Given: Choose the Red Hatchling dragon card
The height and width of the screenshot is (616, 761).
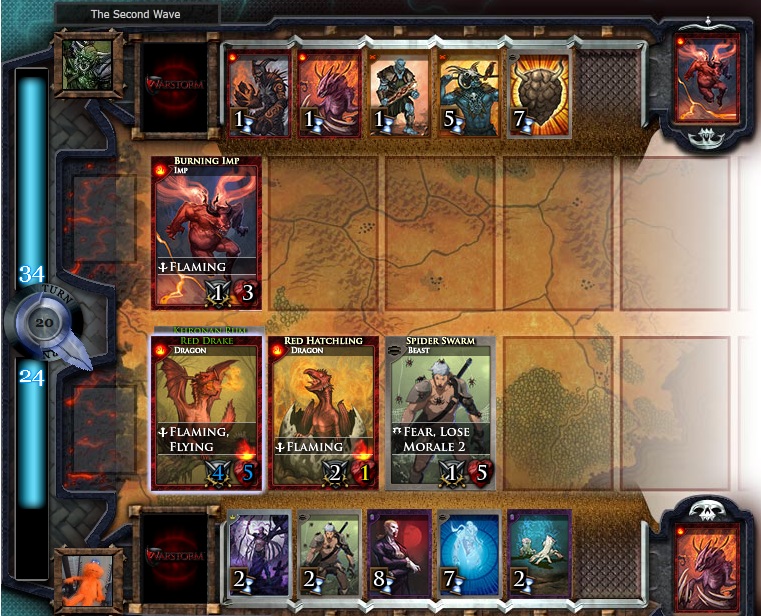Looking at the screenshot, I should click(x=323, y=412).
